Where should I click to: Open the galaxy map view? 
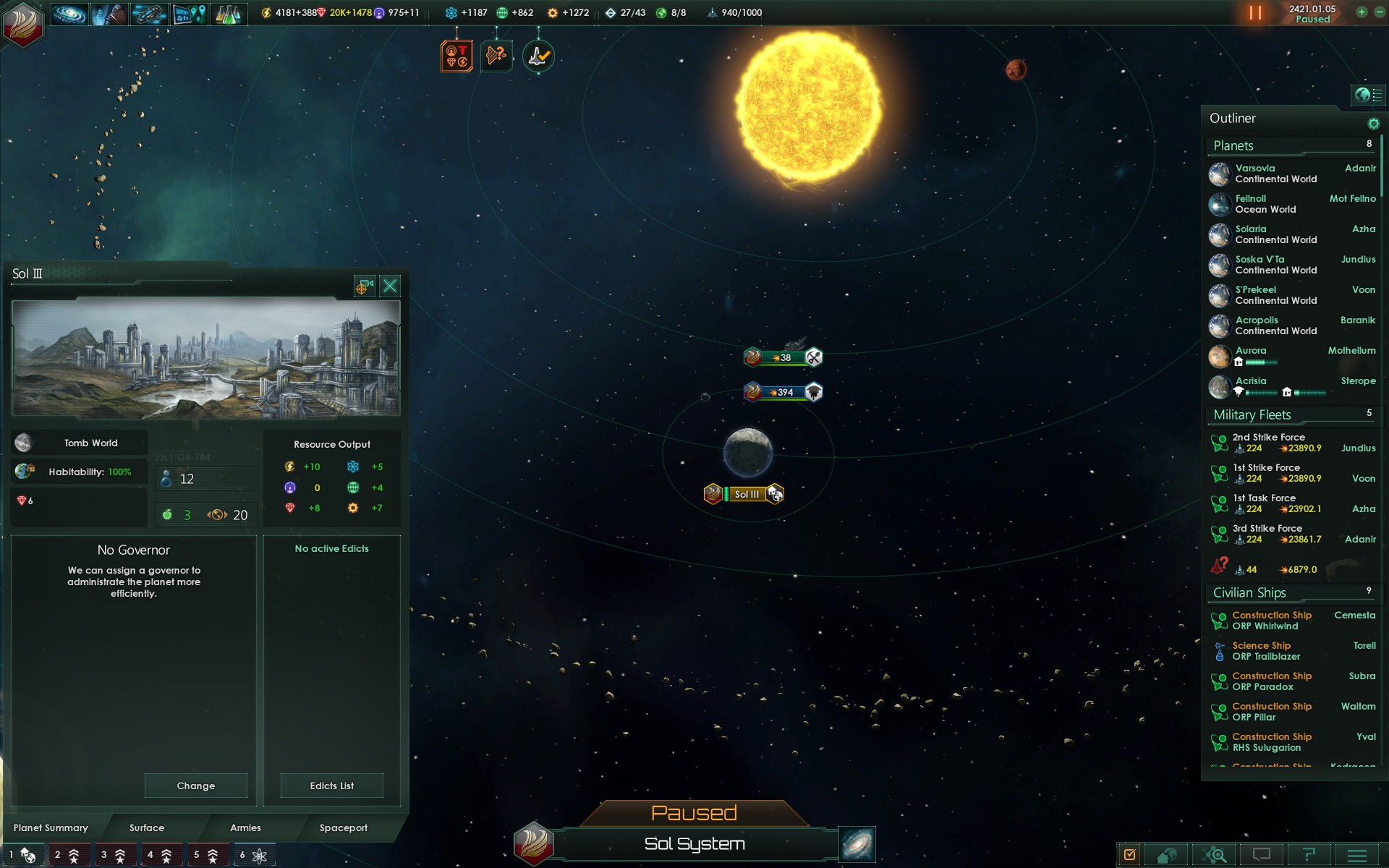(x=857, y=844)
